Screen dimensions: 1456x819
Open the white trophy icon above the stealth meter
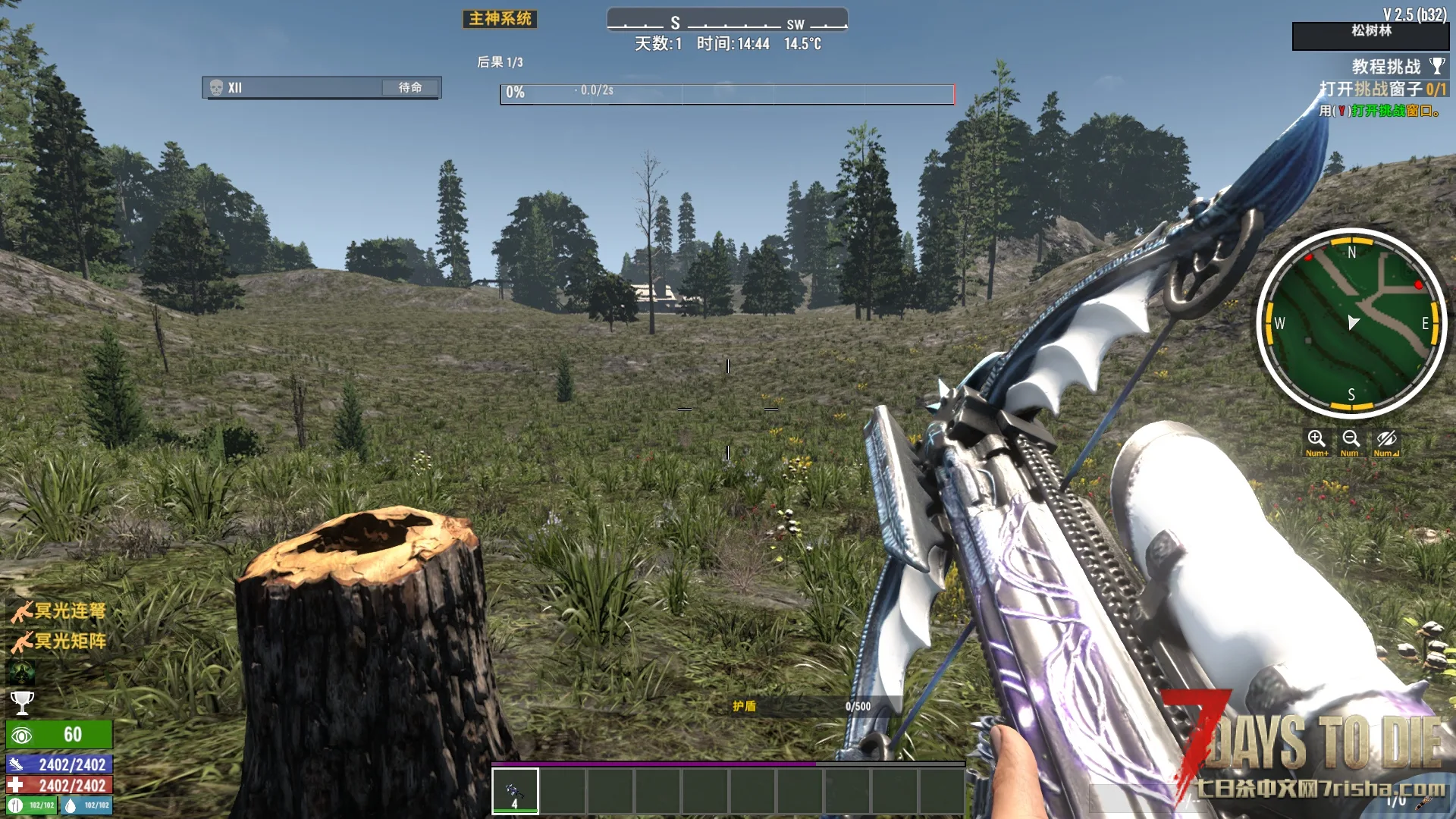pos(22,703)
